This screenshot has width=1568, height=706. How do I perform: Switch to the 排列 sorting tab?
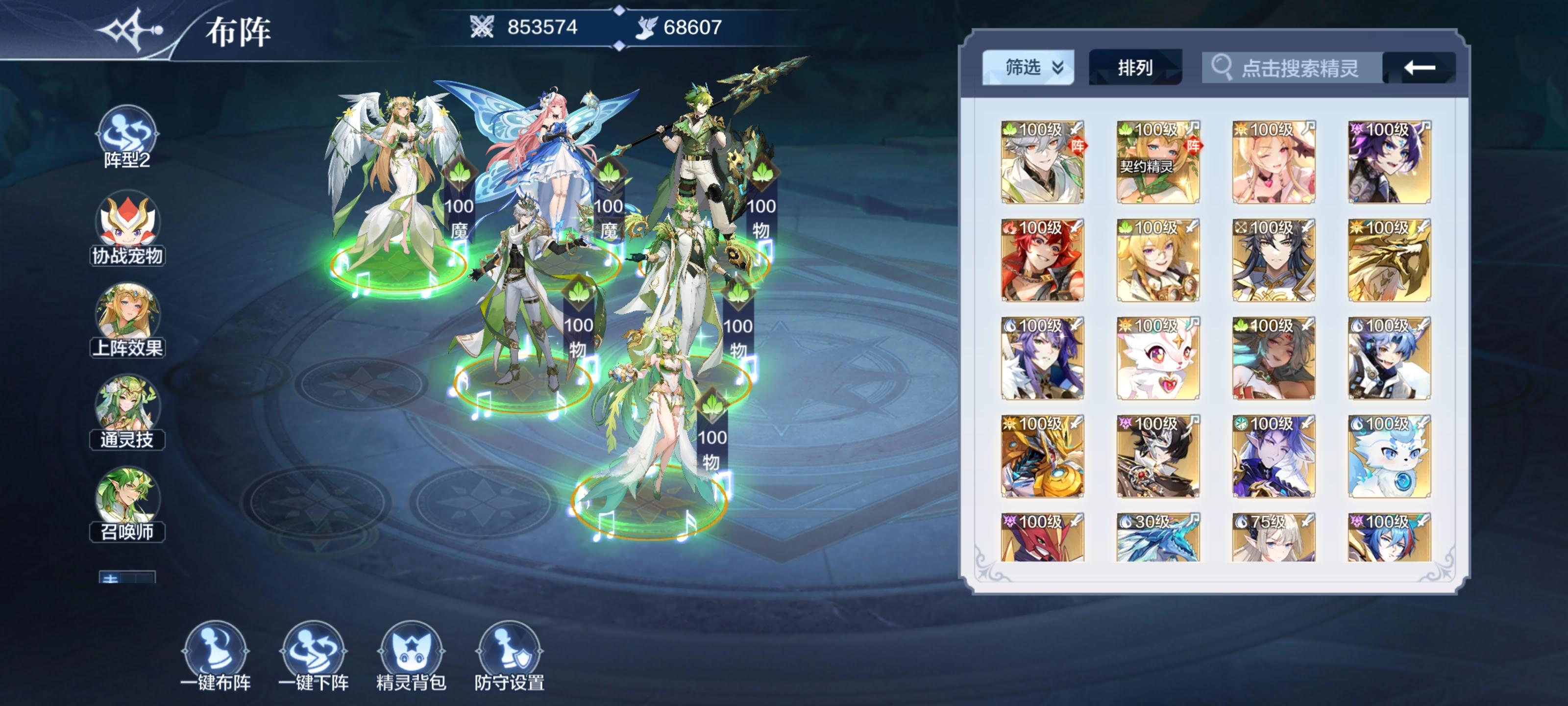(1135, 68)
